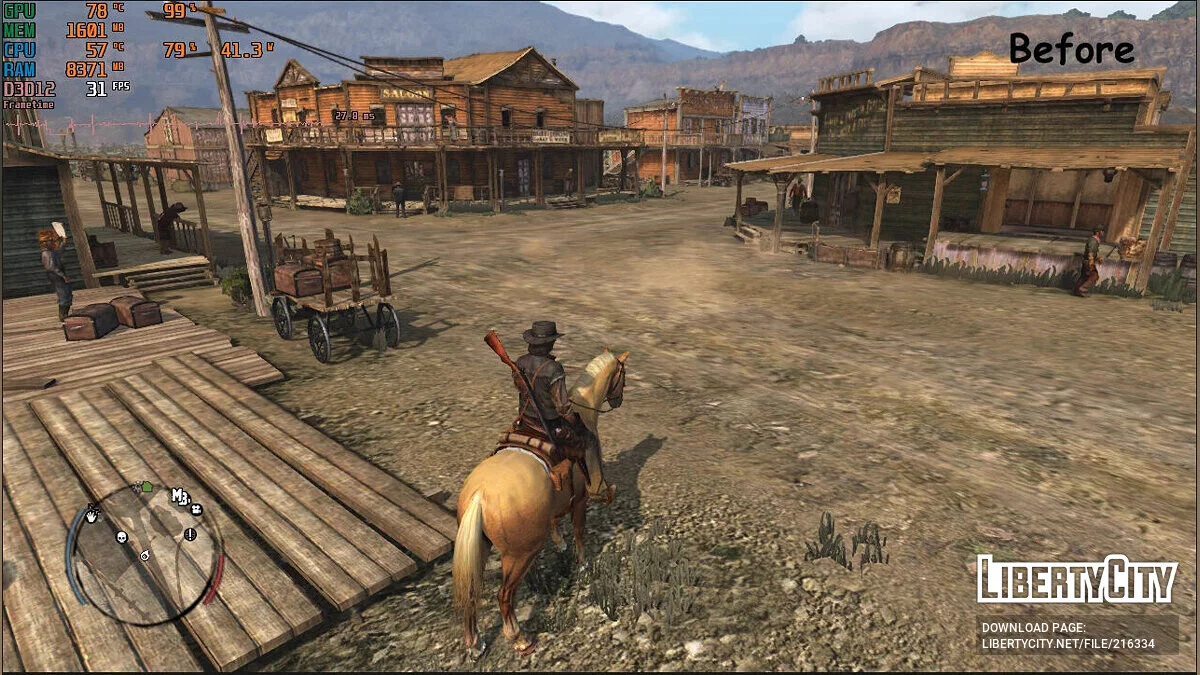Click the LibertyCity logo watermark
The height and width of the screenshot is (675, 1200).
click(x=1076, y=579)
